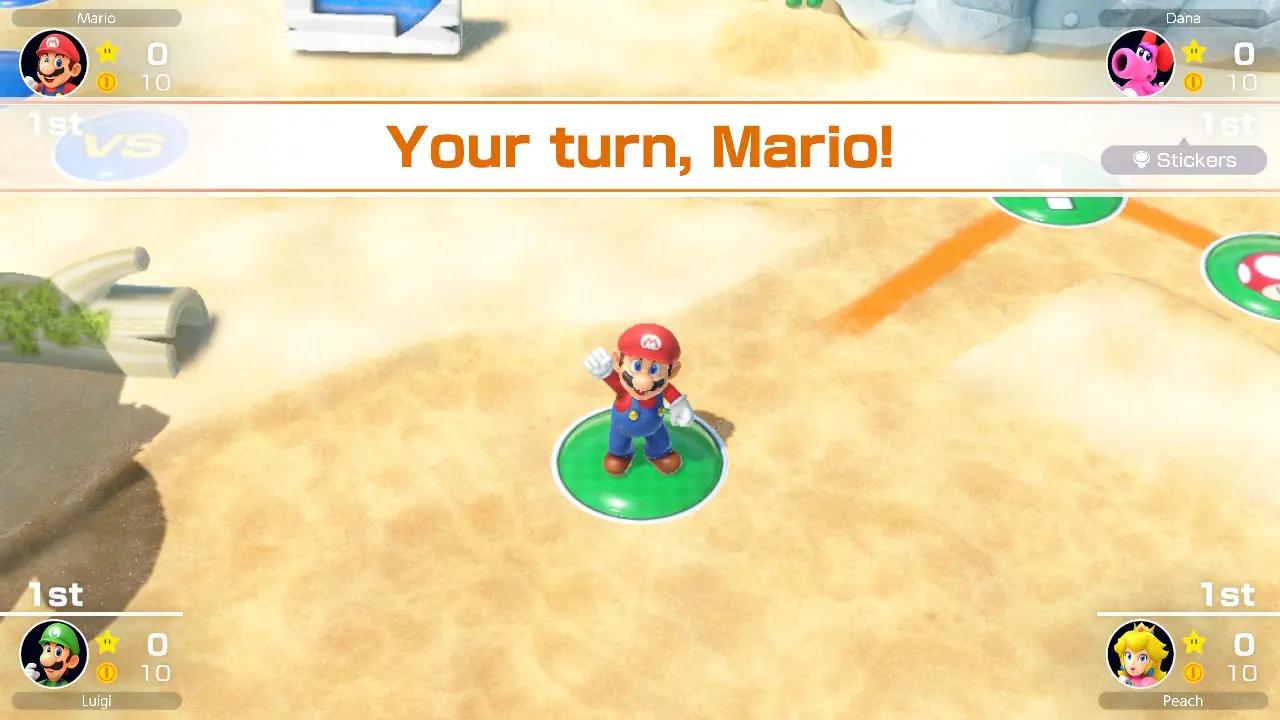Open the Stickers menu
The height and width of the screenshot is (720, 1280).
pyautogui.click(x=1184, y=160)
